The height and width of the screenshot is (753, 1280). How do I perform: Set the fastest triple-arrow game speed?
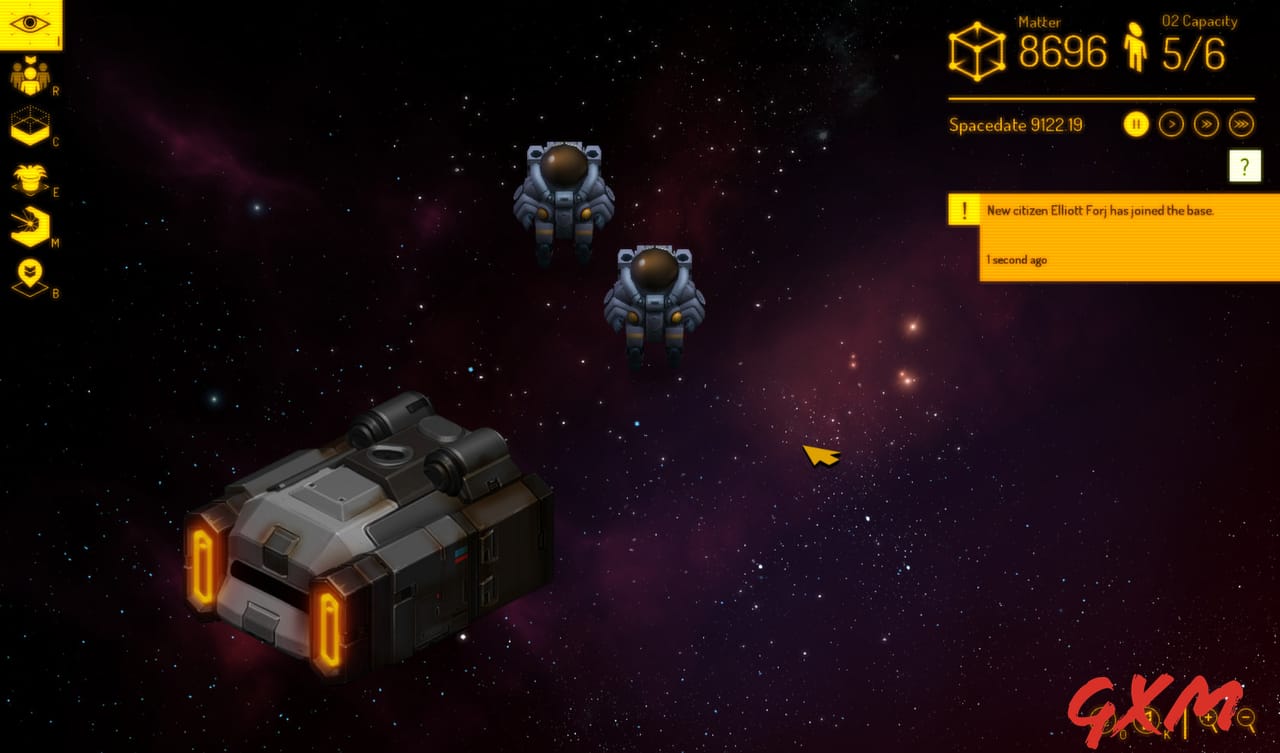coord(1241,124)
